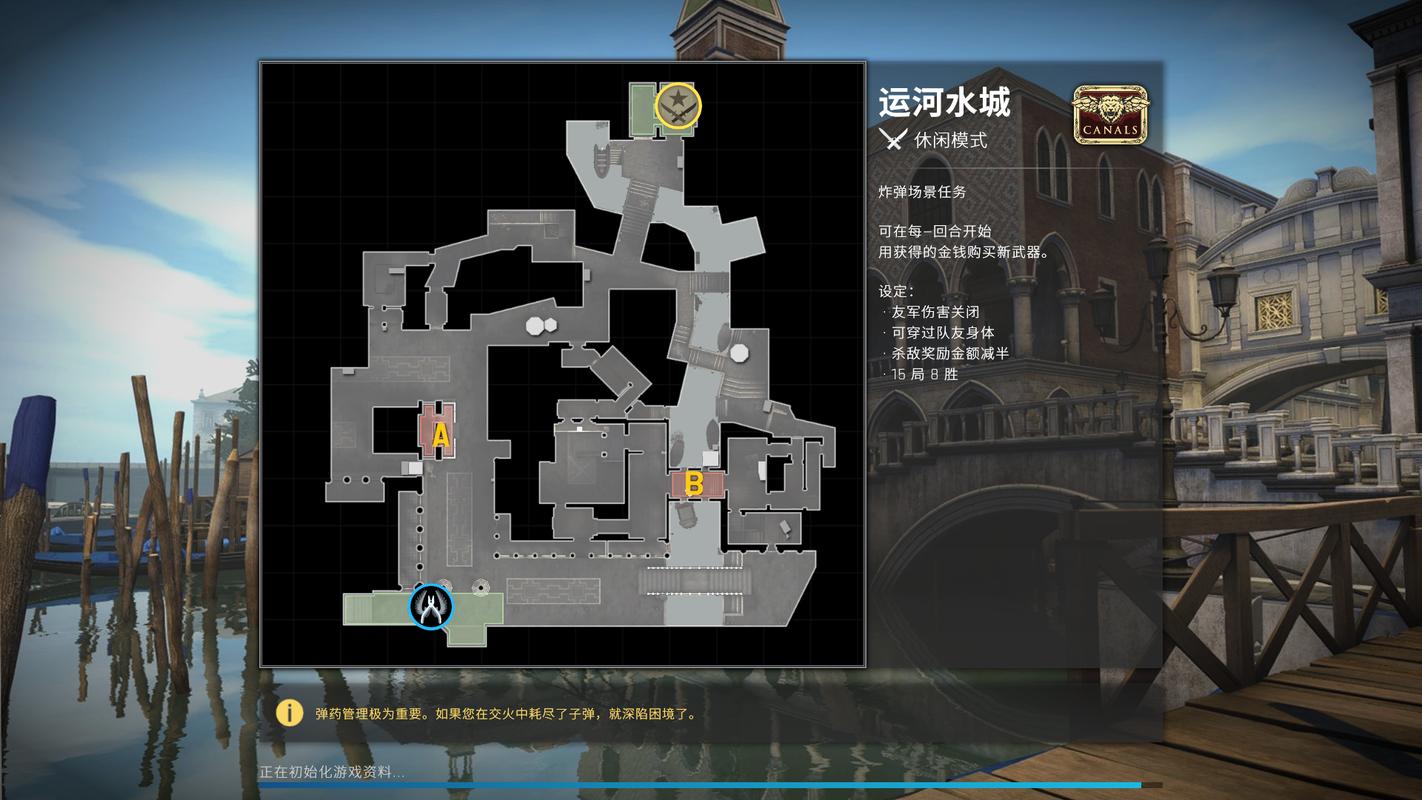Click the 运河水城 map title
This screenshot has height=800, width=1422.
tap(946, 103)
